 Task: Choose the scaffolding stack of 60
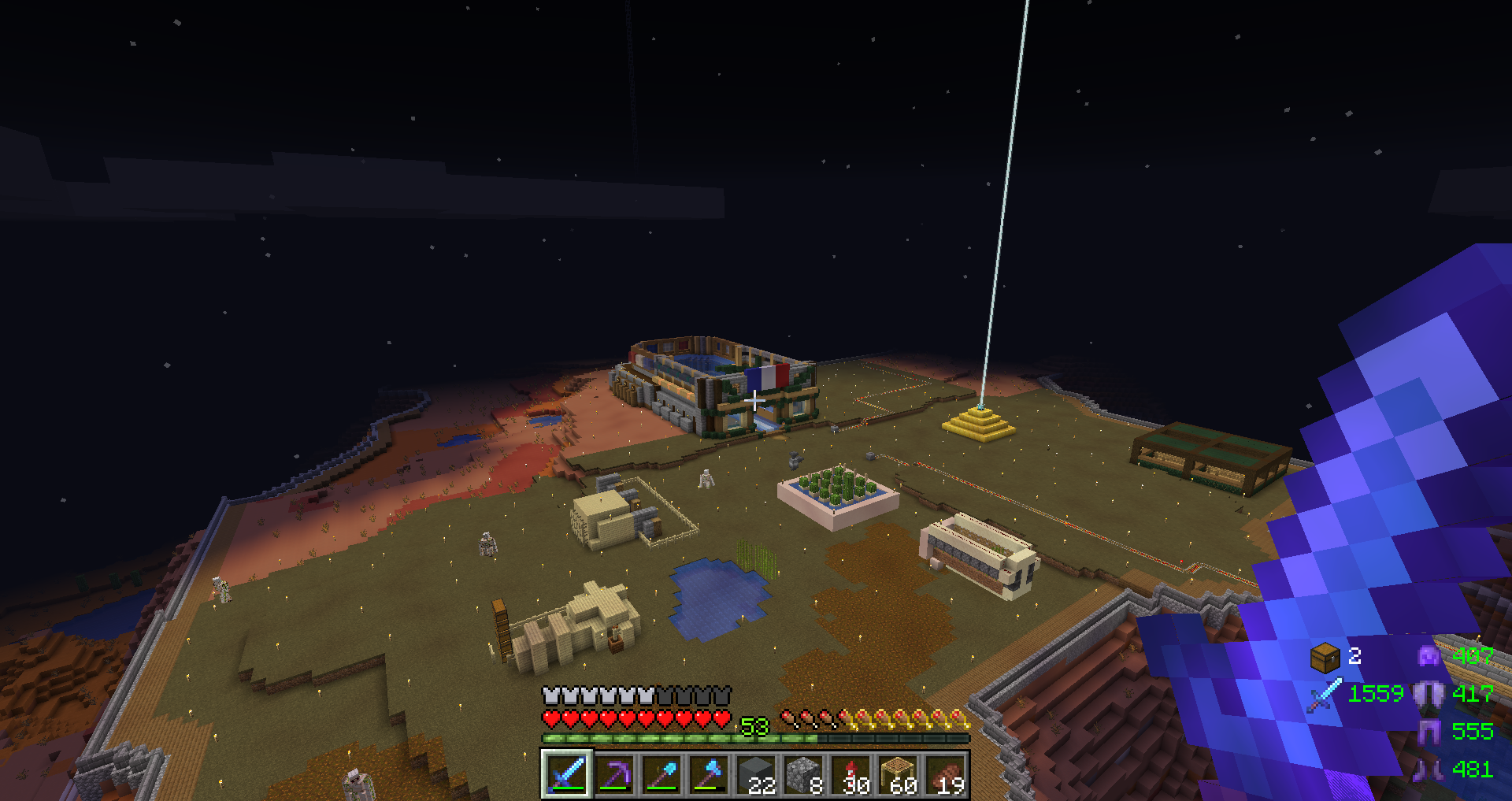pyautogui.click(x=899, y=773)
